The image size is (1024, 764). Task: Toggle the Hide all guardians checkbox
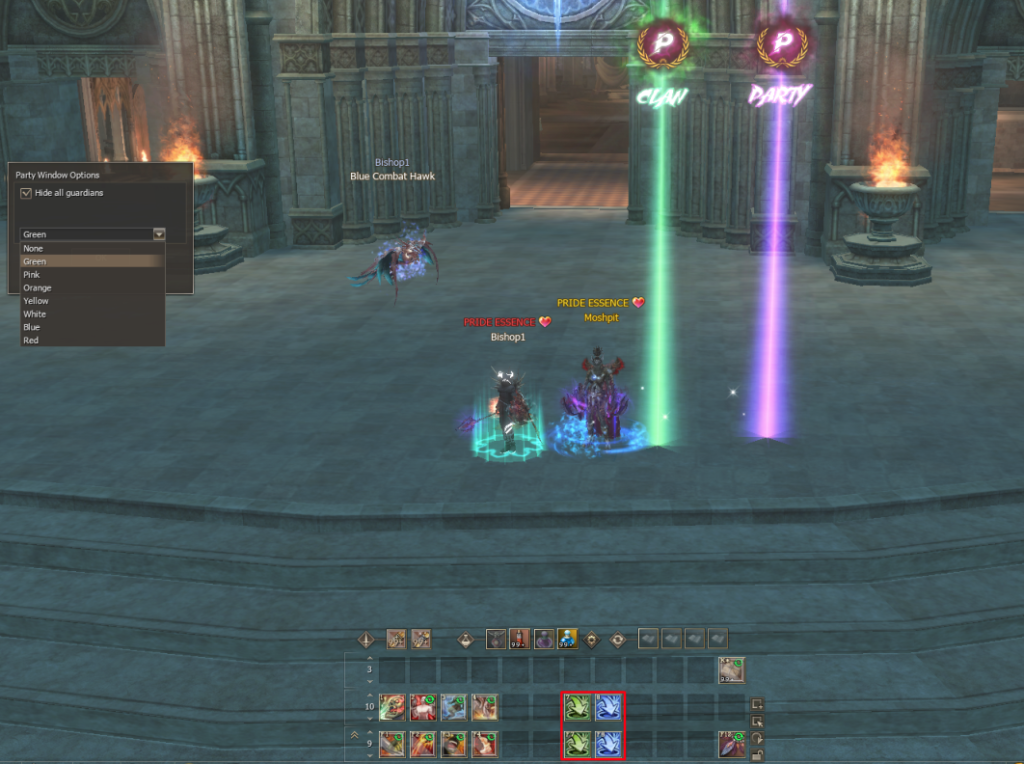pos(26,193)
